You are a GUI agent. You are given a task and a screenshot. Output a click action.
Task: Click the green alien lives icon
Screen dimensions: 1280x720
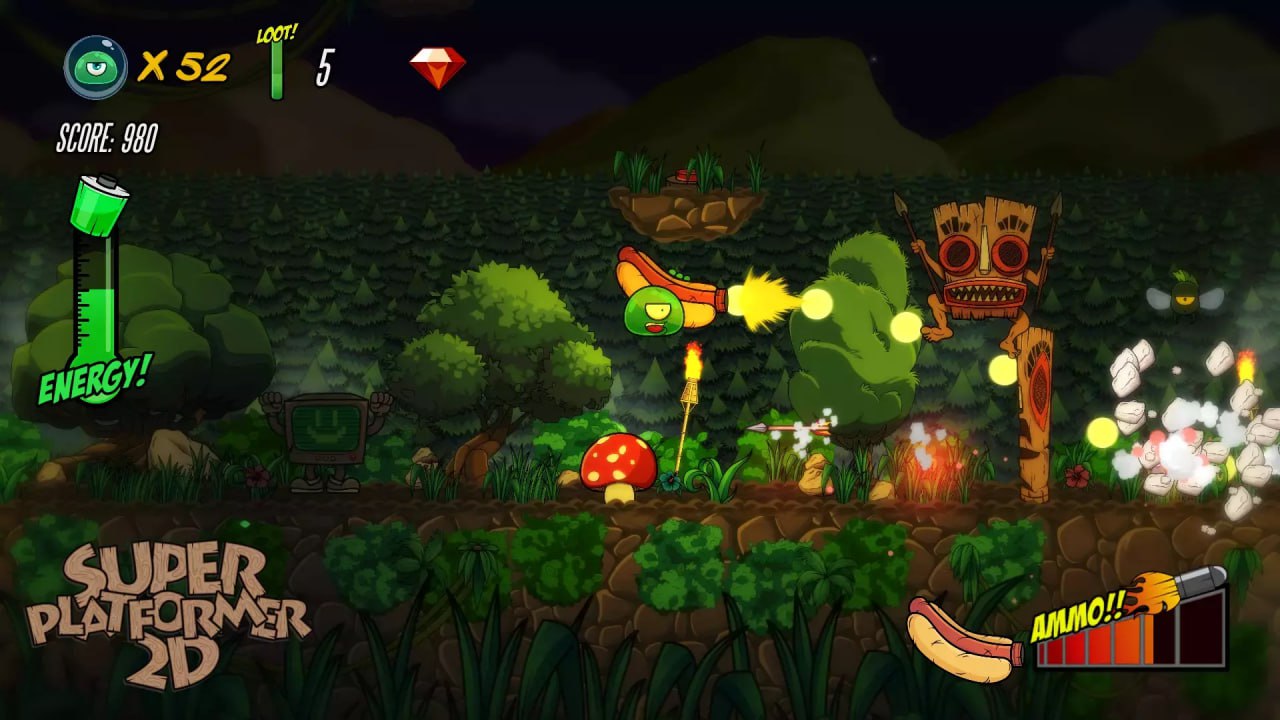point(95,65)
